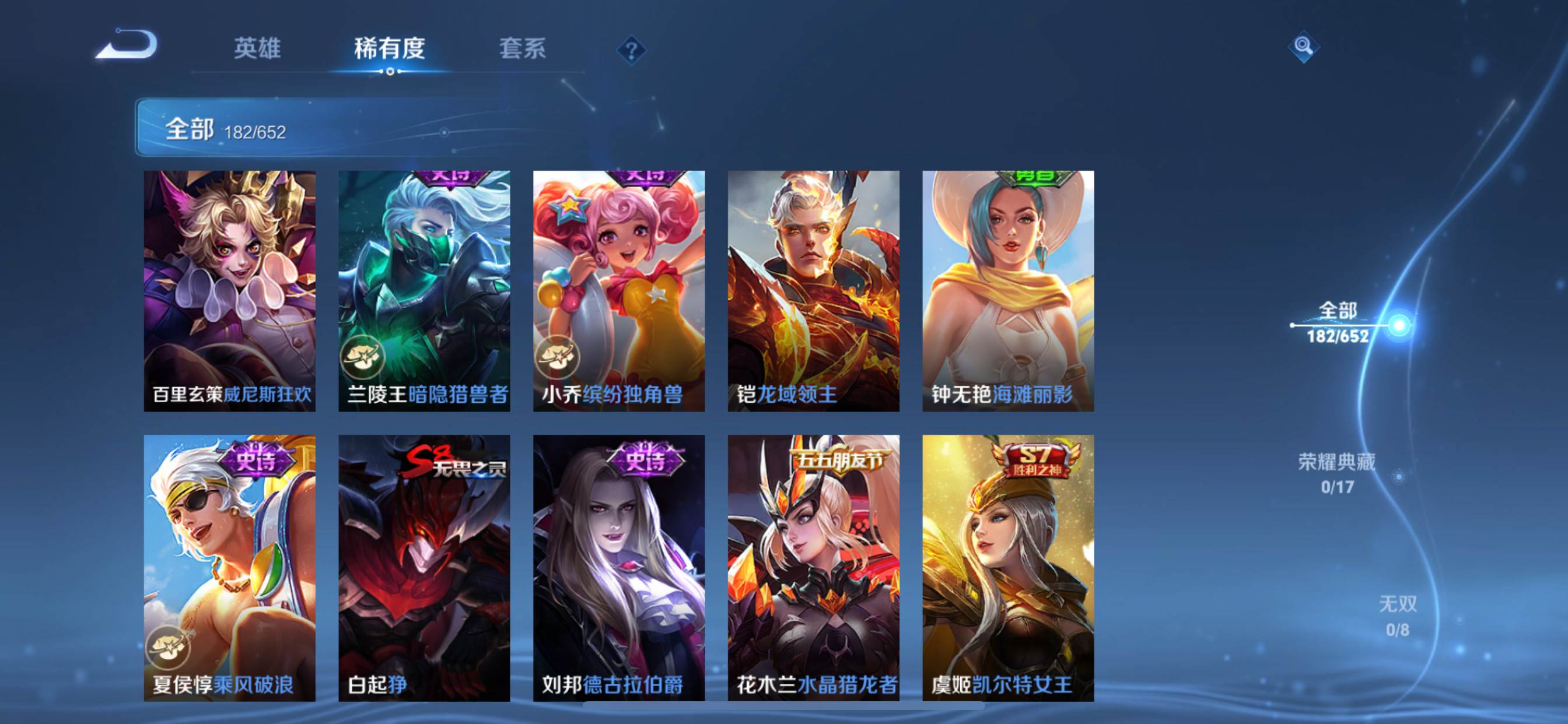1568x724 pixels.
Task: Select the 白起 狰 skin card
Action: click(424, 567)
